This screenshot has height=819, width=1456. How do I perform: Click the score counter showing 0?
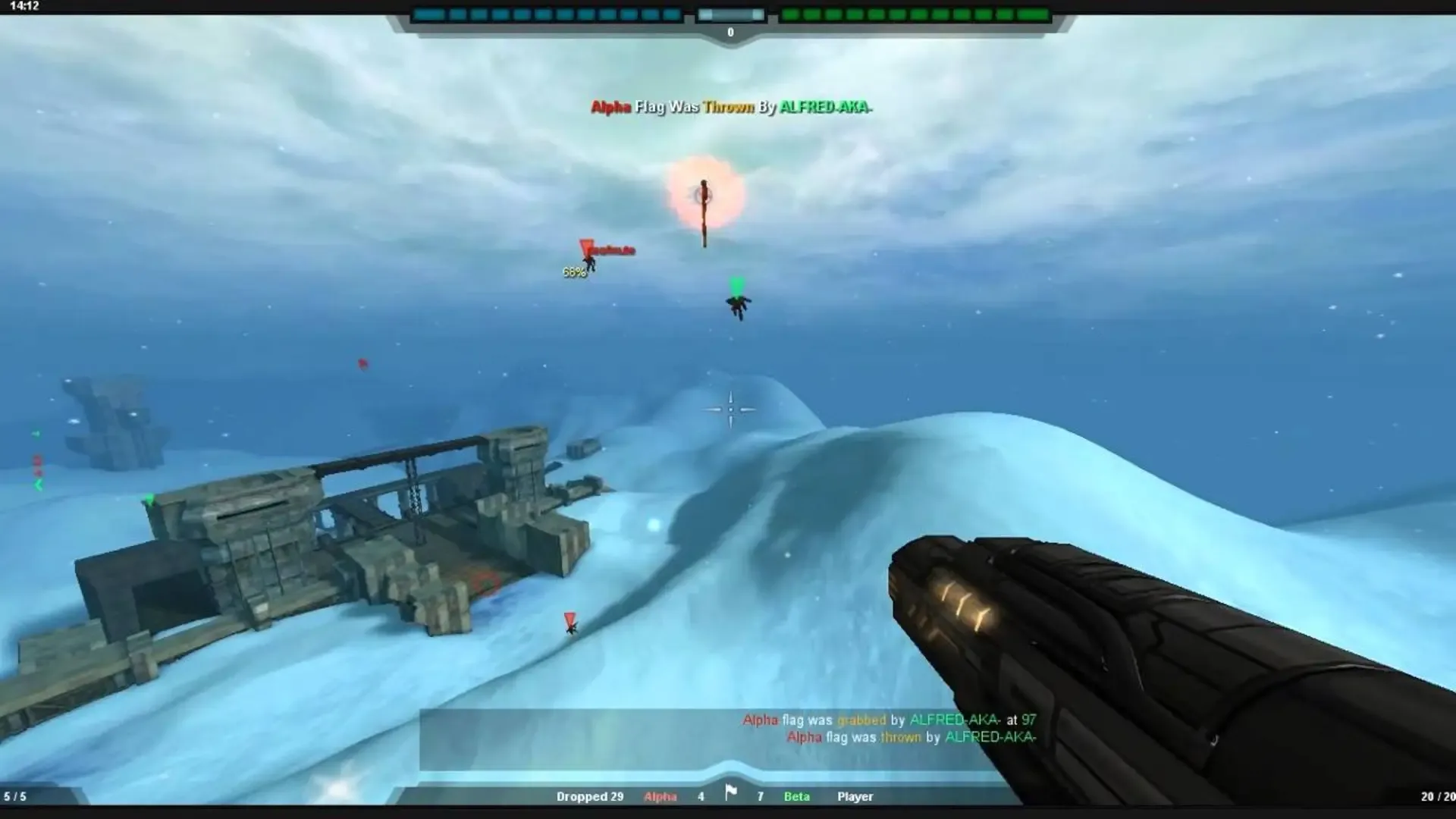pos(730,32)
